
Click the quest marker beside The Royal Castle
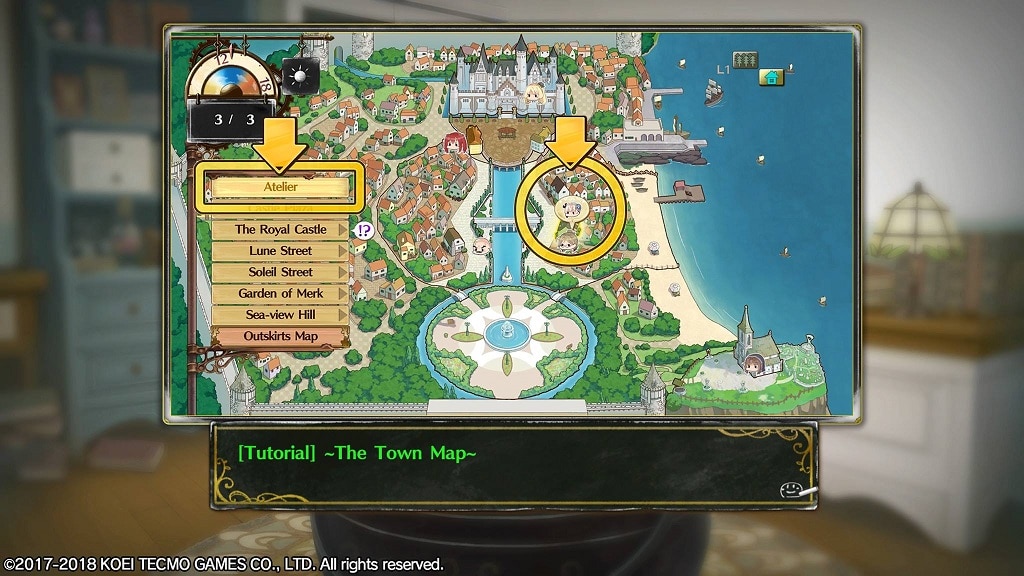click(364, 231)
